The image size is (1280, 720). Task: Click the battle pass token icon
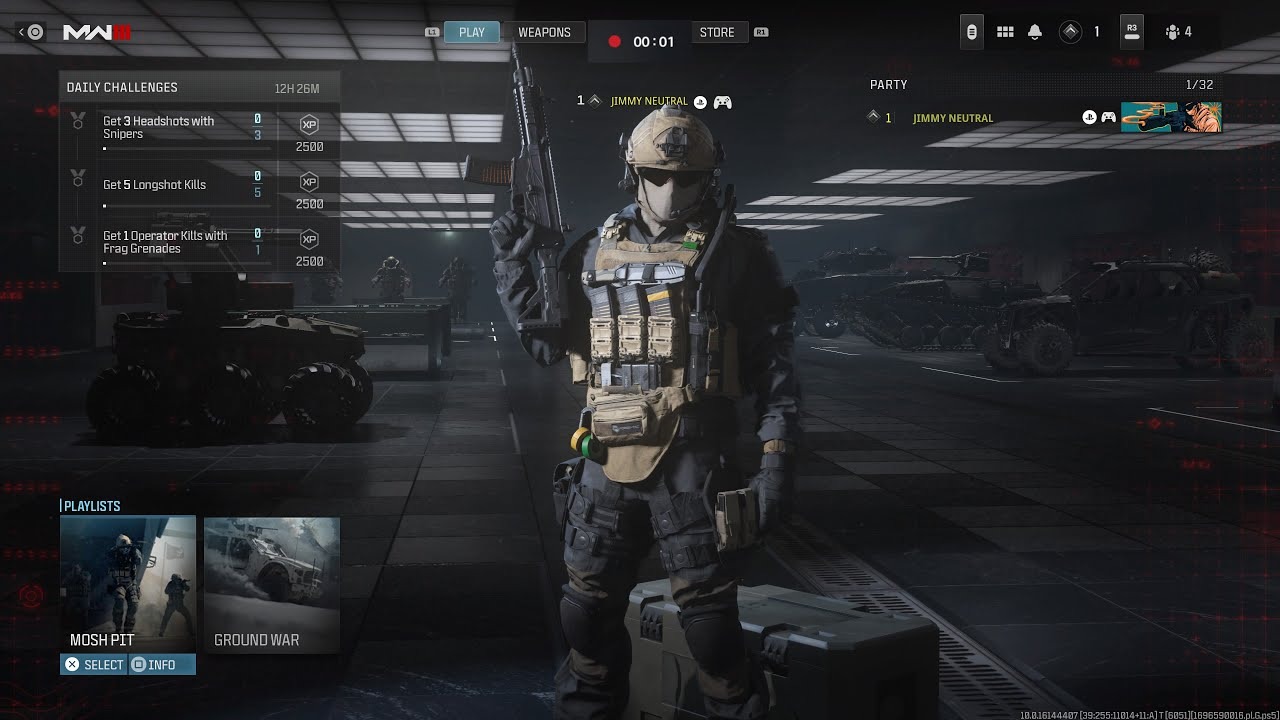pos(971,31)
